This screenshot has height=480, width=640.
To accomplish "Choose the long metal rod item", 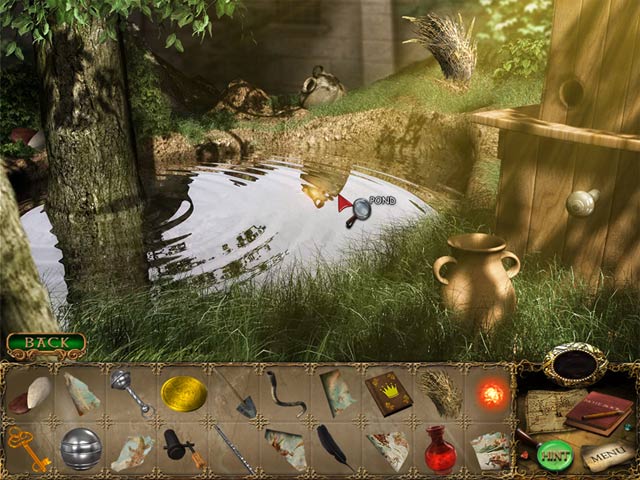I will tap(236, 447).
